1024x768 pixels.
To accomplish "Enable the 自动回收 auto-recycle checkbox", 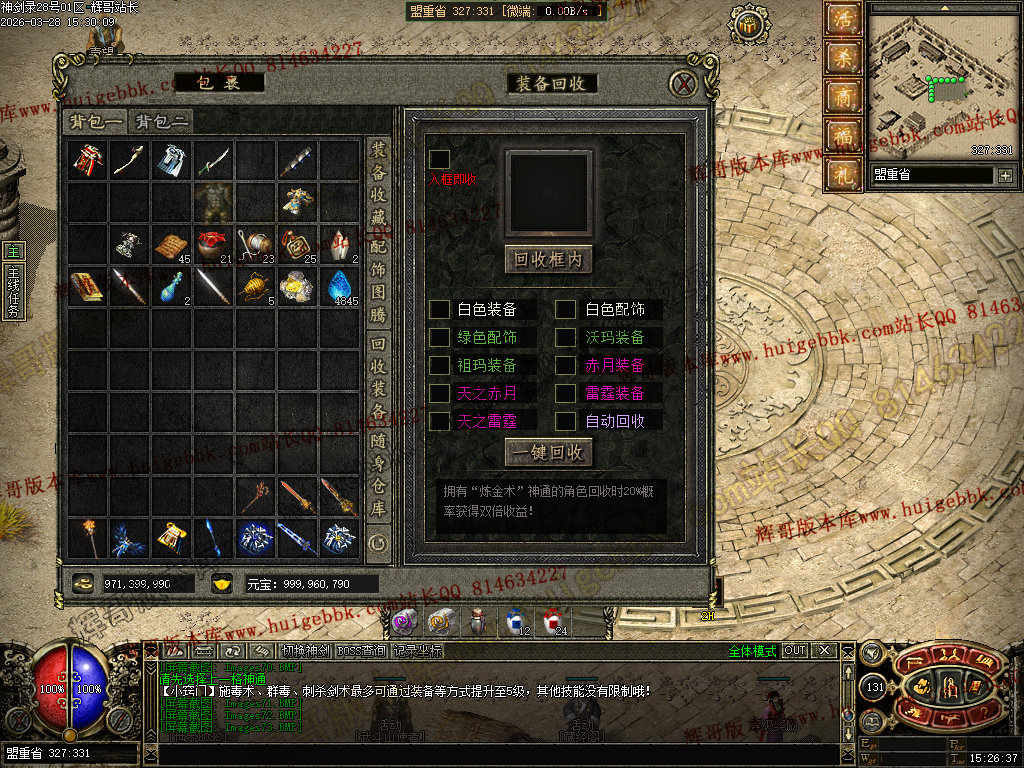I will (566, 421).
